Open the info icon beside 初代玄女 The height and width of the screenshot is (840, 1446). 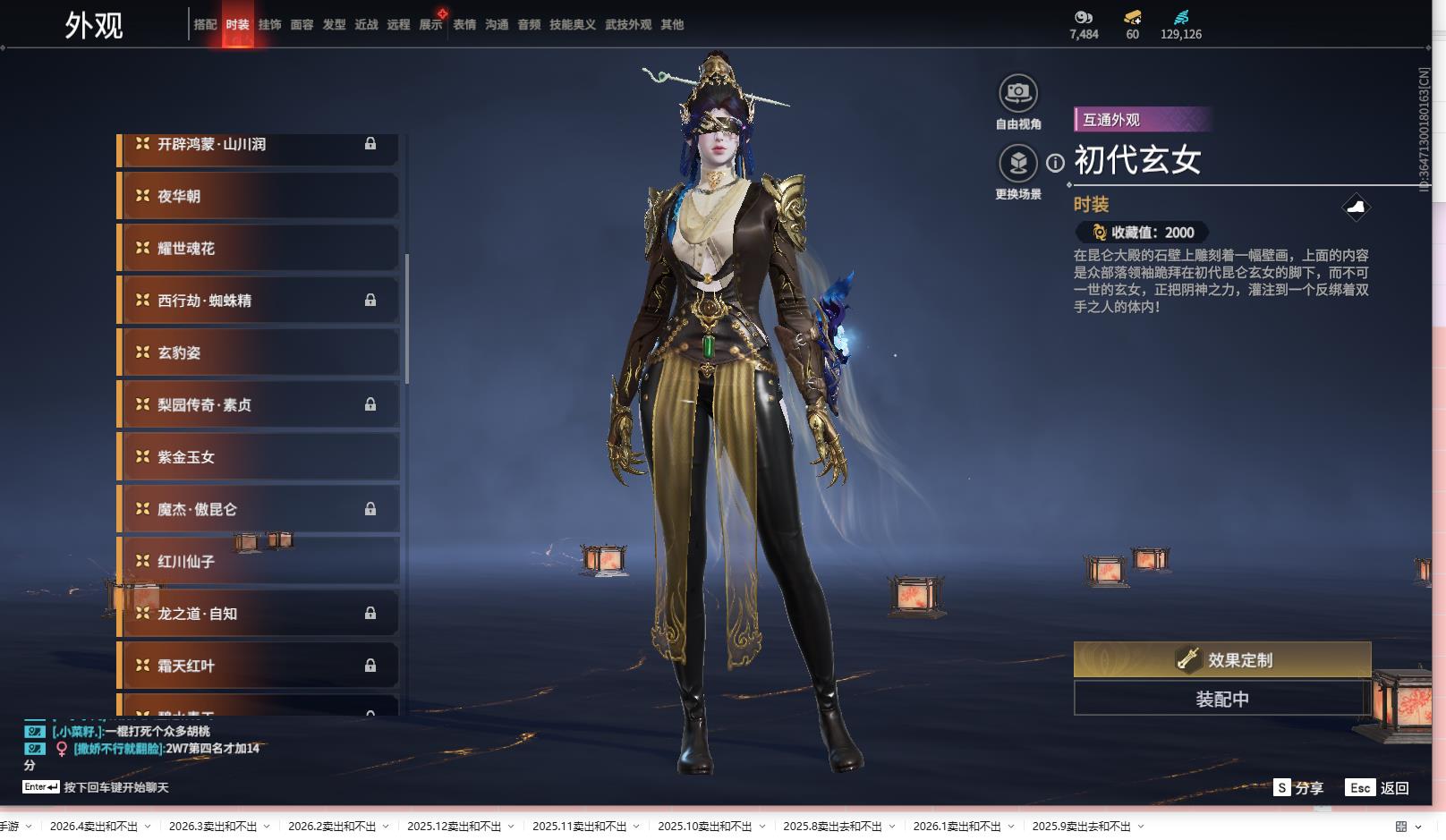coord(1056,163)
